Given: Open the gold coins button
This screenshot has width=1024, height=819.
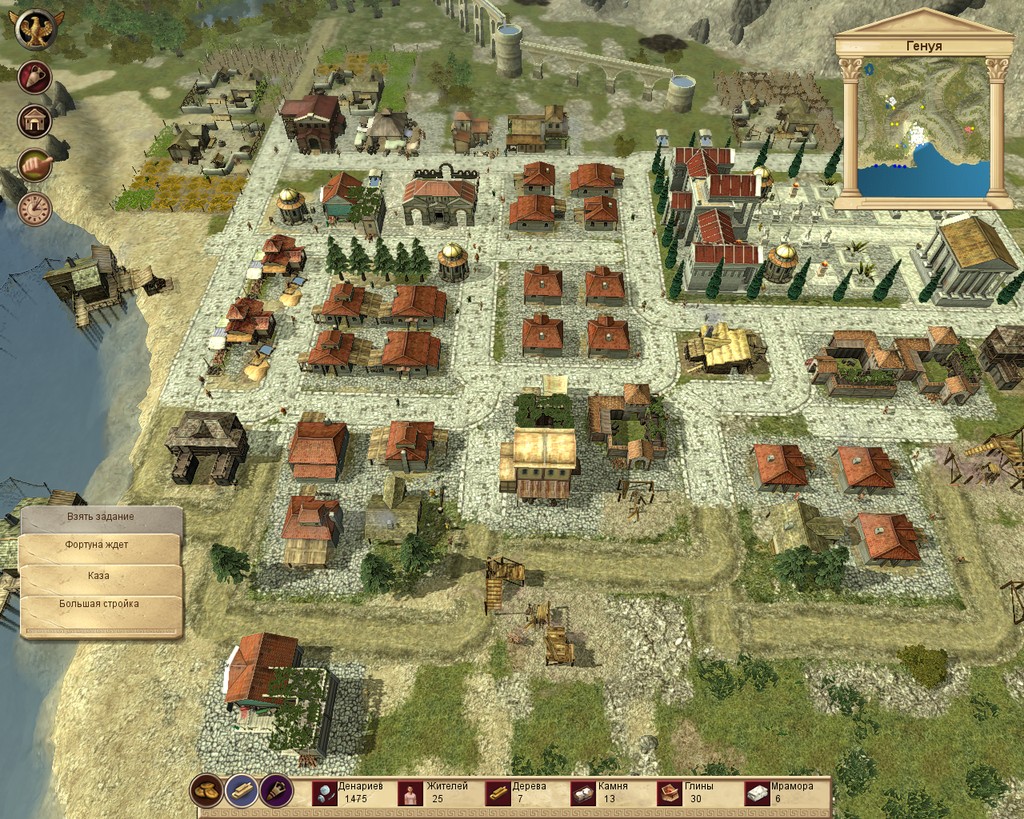Looking at the screenshot, I should [206, 791].
